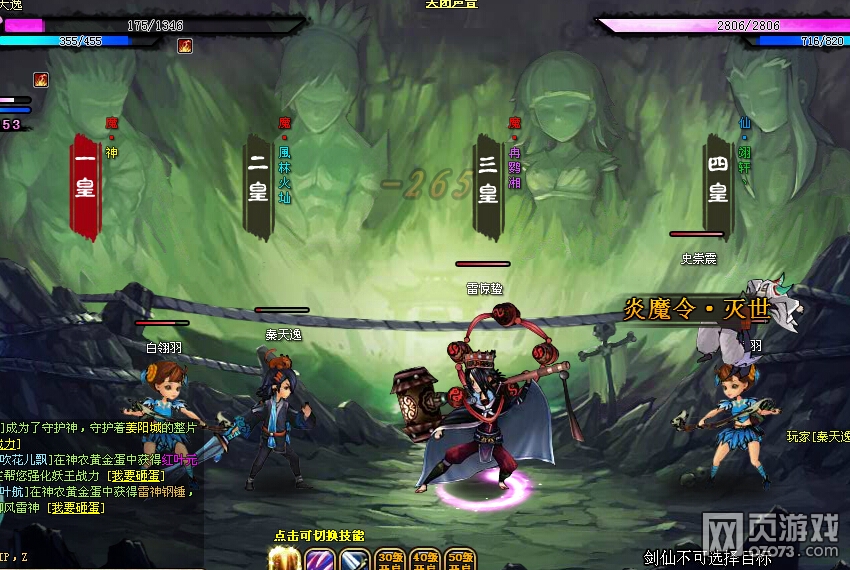Select the 一皇 red banner
850x570 pixels.
click(x=85, y=187)
